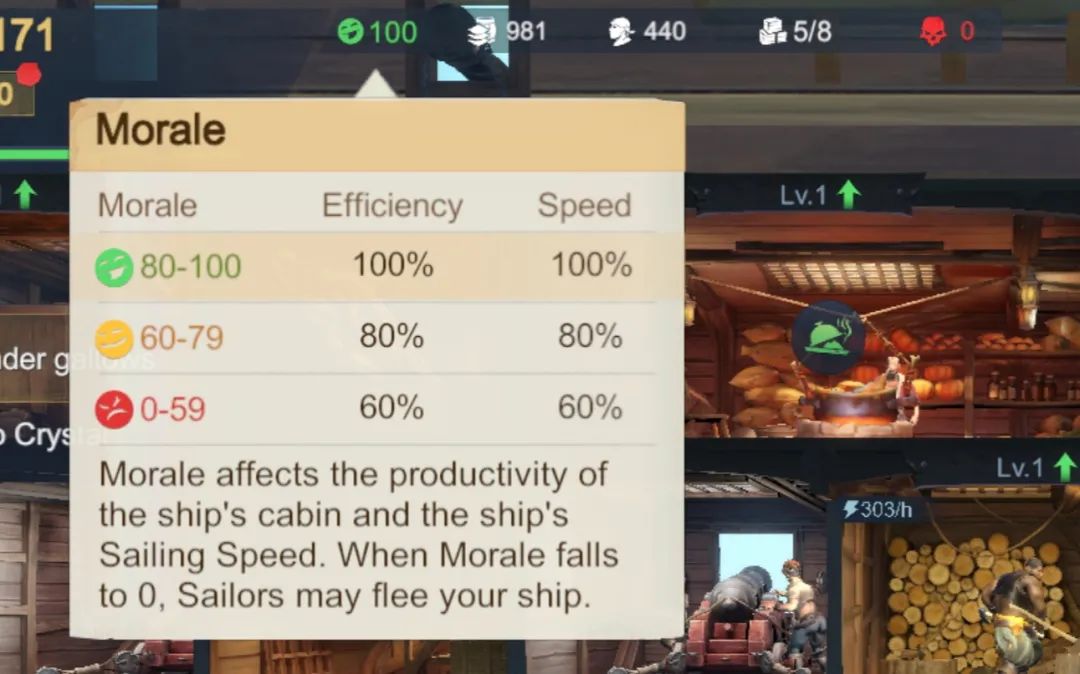Open the cargo crates indicator showing 5/8
This screenshot has height=674, width=1080.
(772, 32)
